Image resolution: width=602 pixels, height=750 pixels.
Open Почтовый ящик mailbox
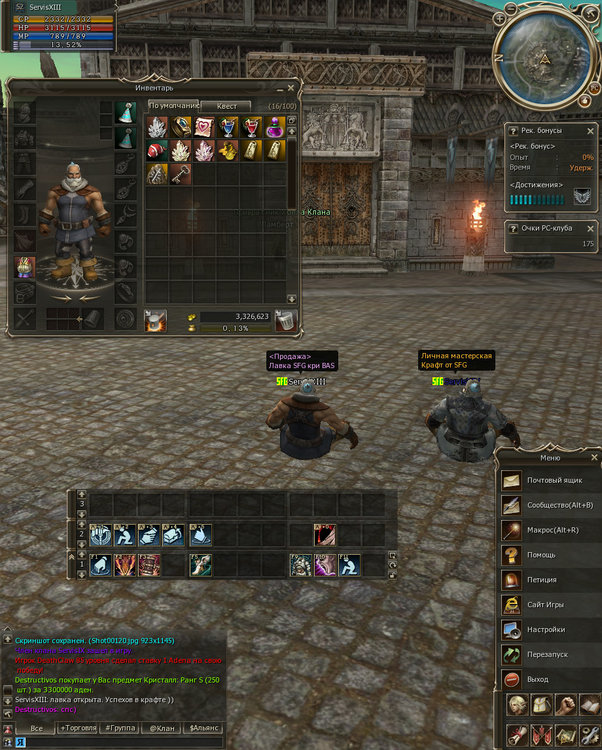click(x=557, y=480)
